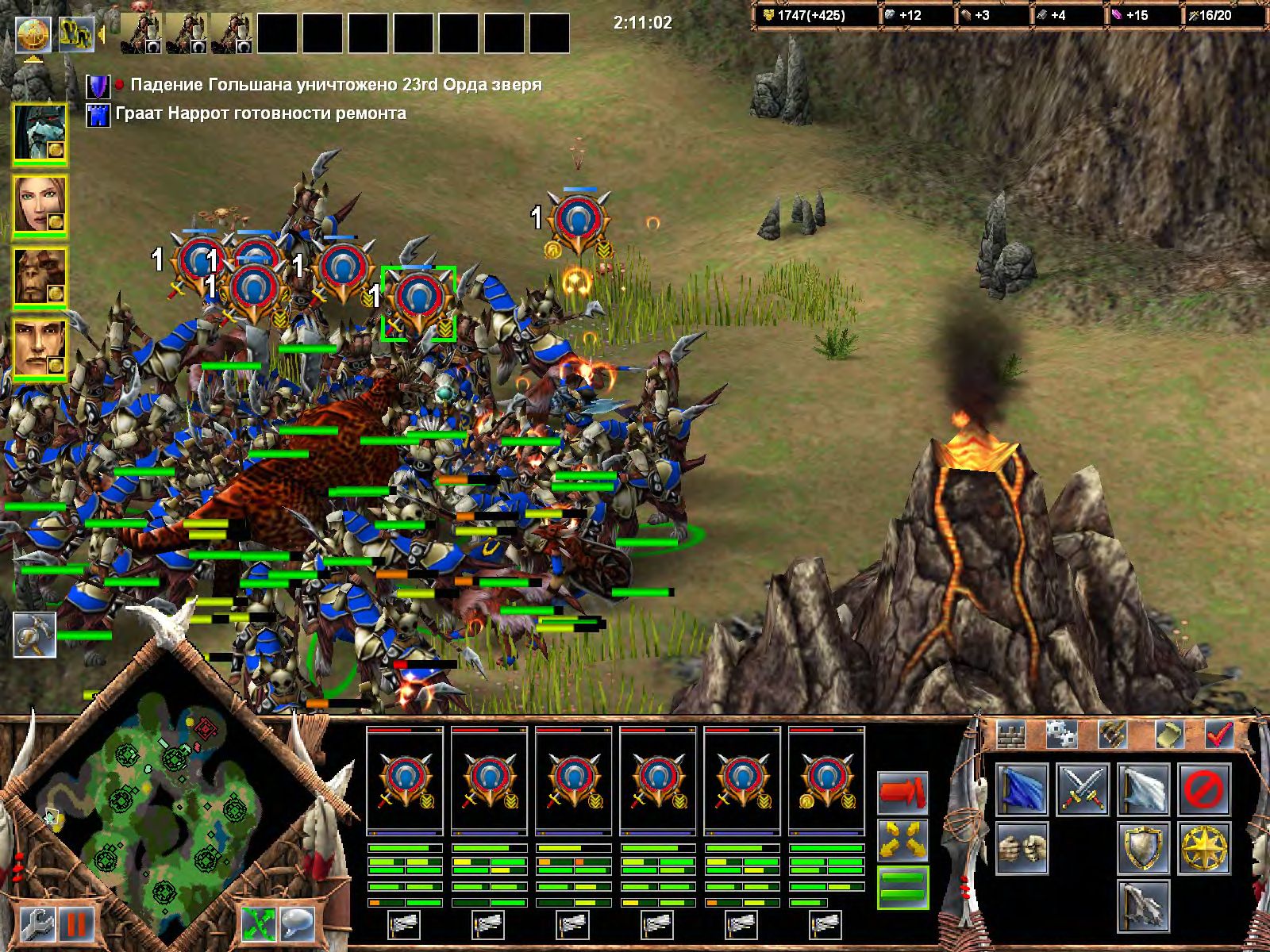The image size is (1270, 952).
Task: Activate the crossed swords attack command
Action: point(1083,789)
